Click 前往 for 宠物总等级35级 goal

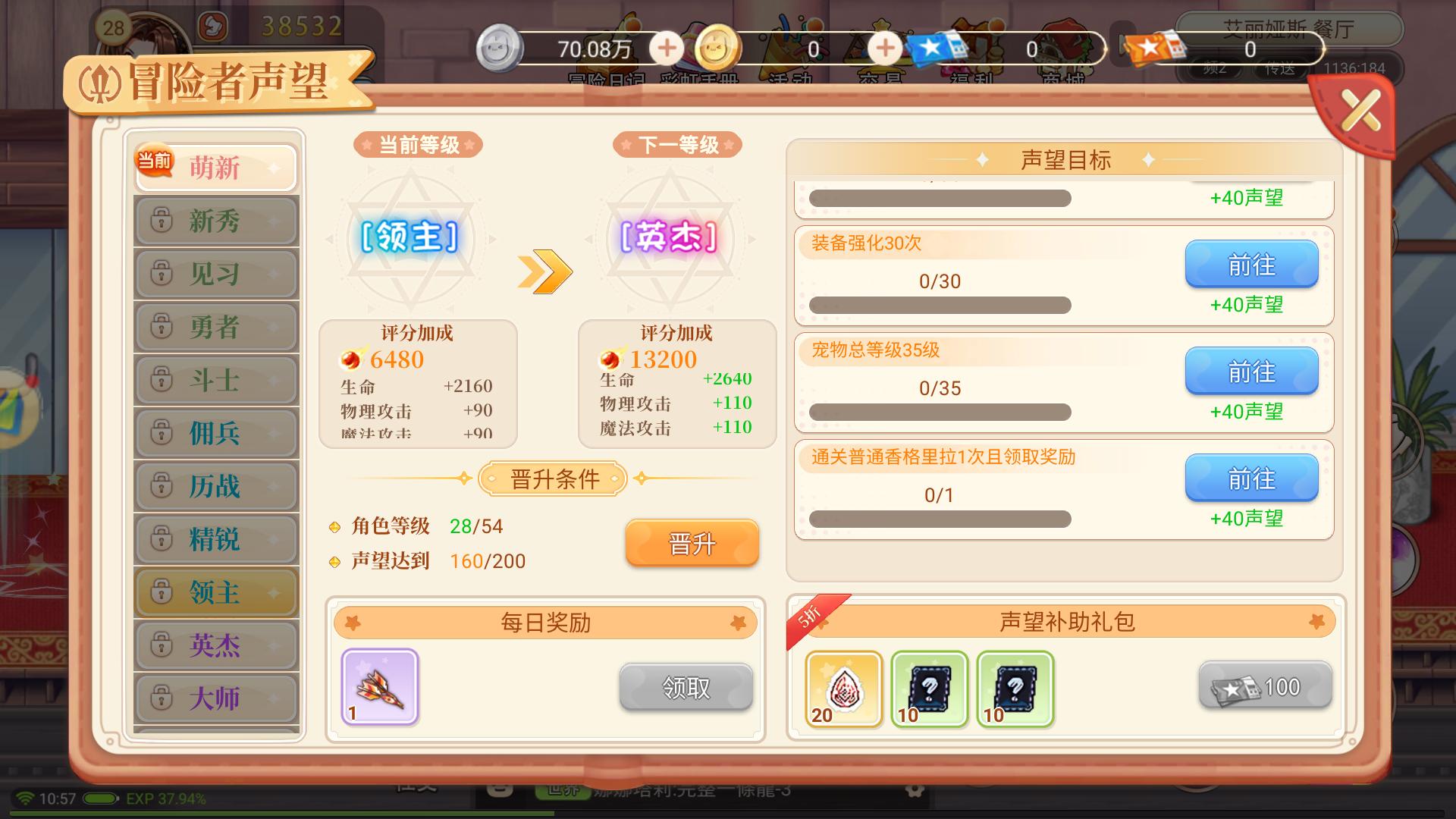1251,372
